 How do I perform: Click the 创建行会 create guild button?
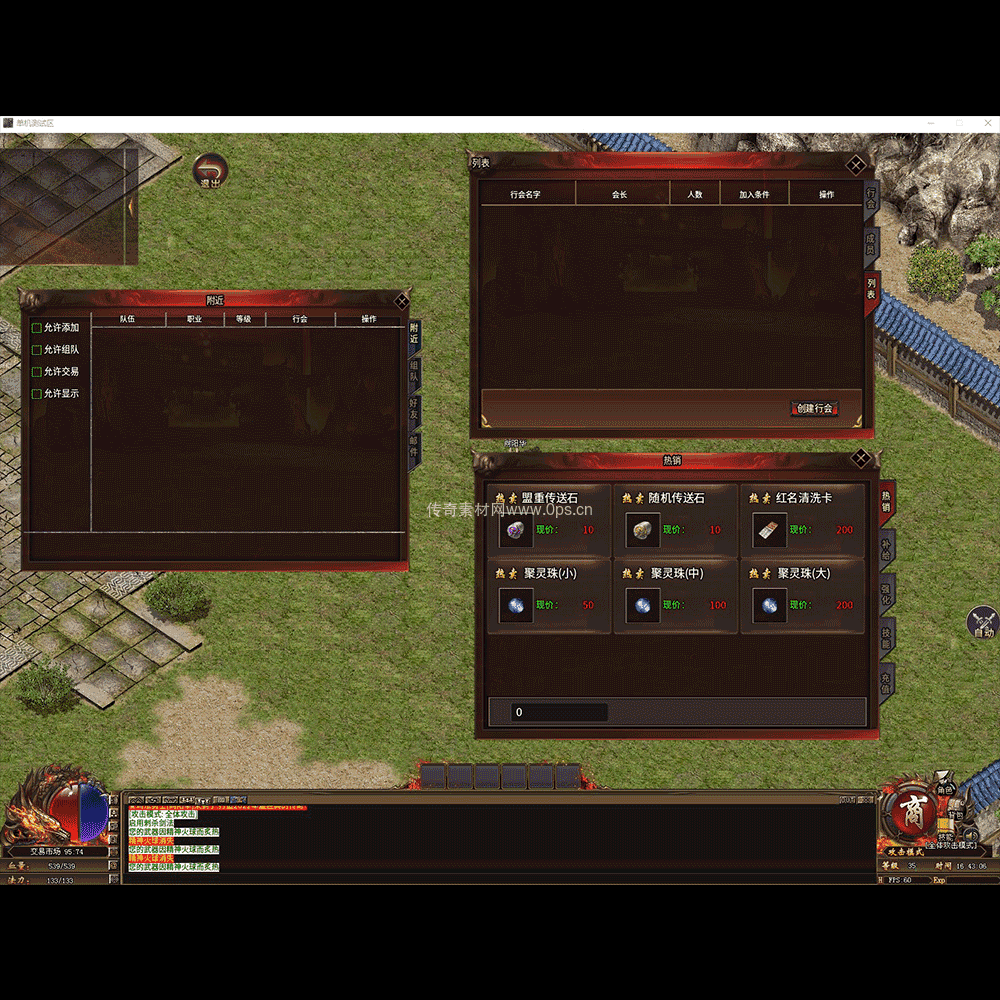click(815, 408)
